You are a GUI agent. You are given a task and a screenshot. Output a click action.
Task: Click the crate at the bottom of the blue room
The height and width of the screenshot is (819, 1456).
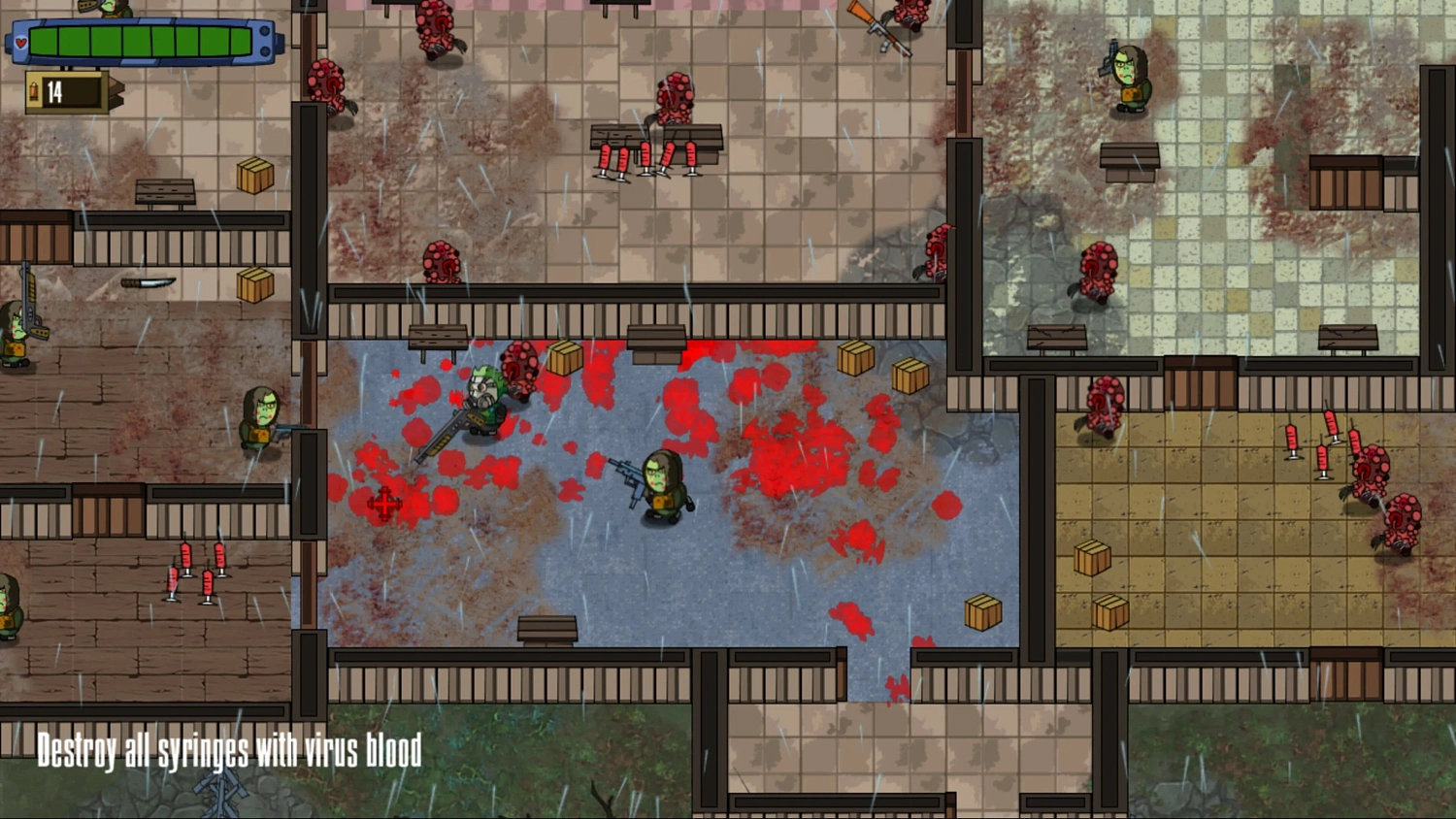[982, 611]
